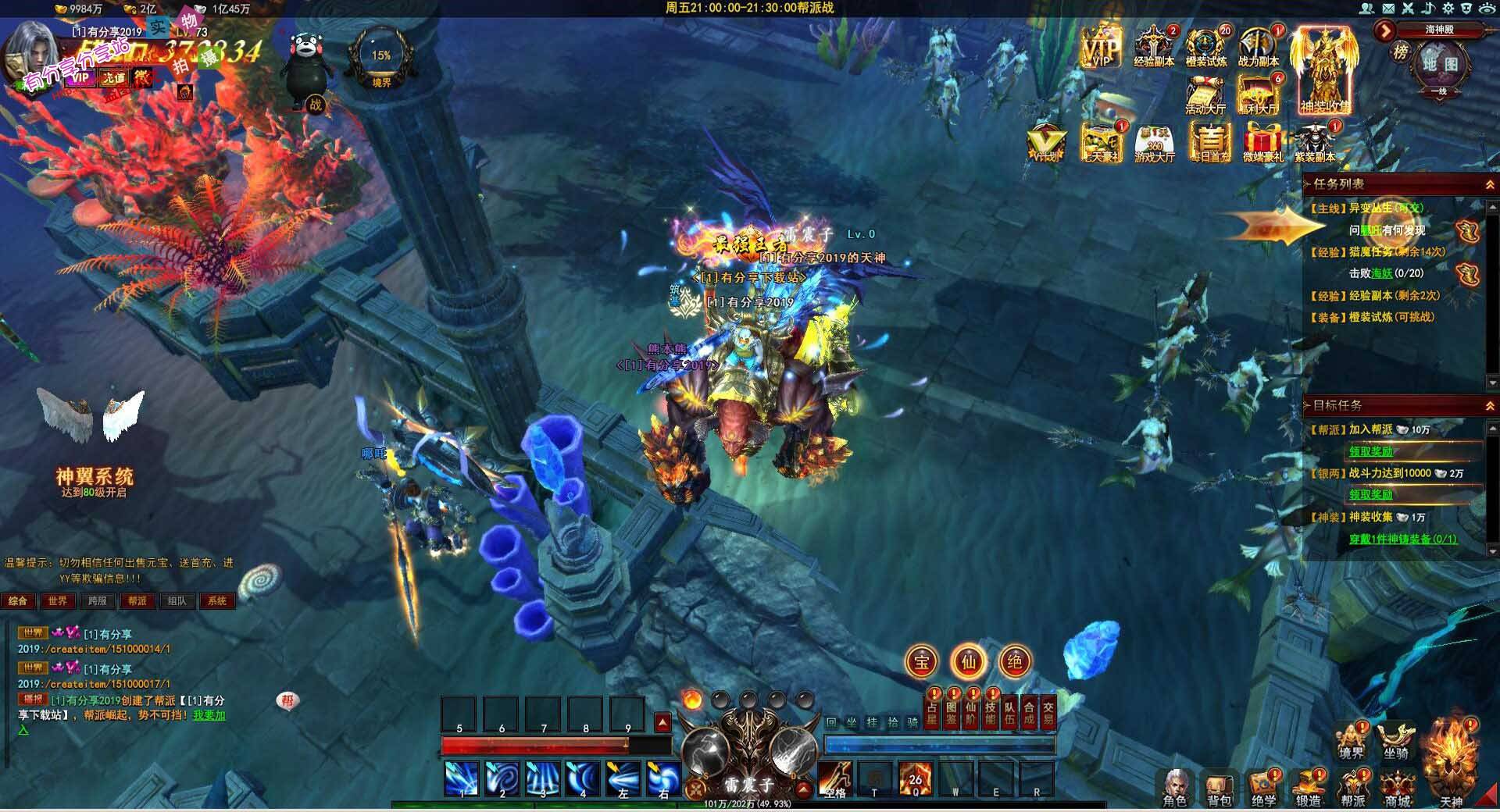Viewport: 1500px width, 812px height.
Task: Open the 坐骑 mount menu
Action: tap(1396, 740)
